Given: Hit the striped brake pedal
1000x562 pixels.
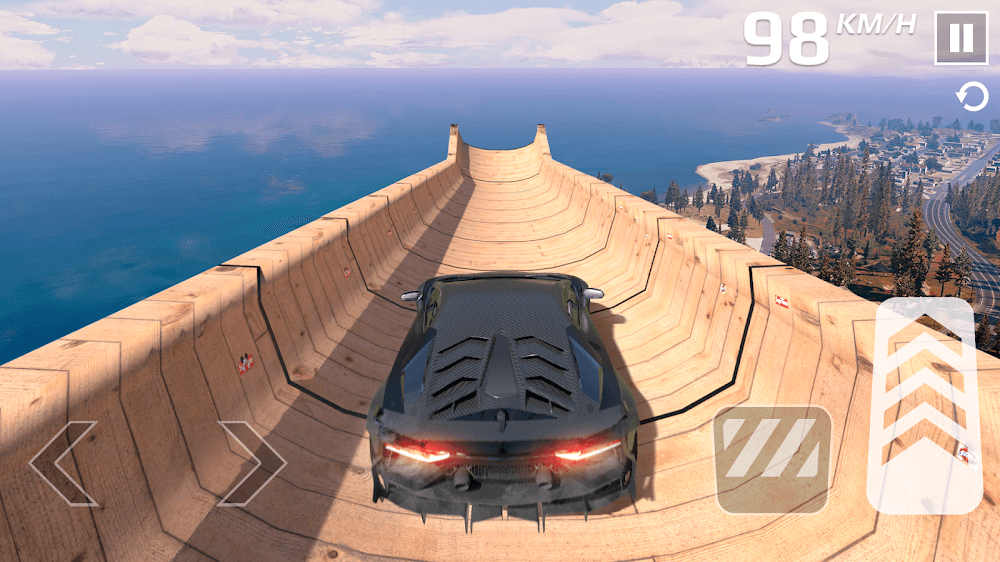Looking at the screenshot, I should pos(772,459).
